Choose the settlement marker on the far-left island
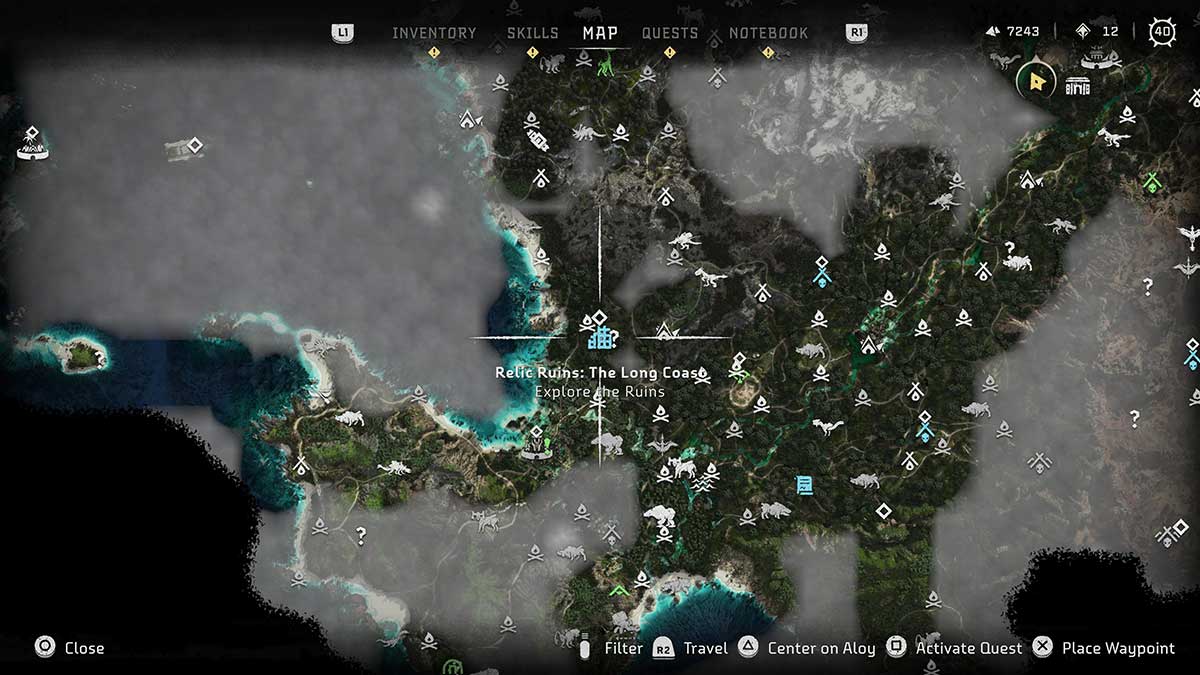This screenshot has height=675, width=1200. pyautogui.click(x=33, y=145)
